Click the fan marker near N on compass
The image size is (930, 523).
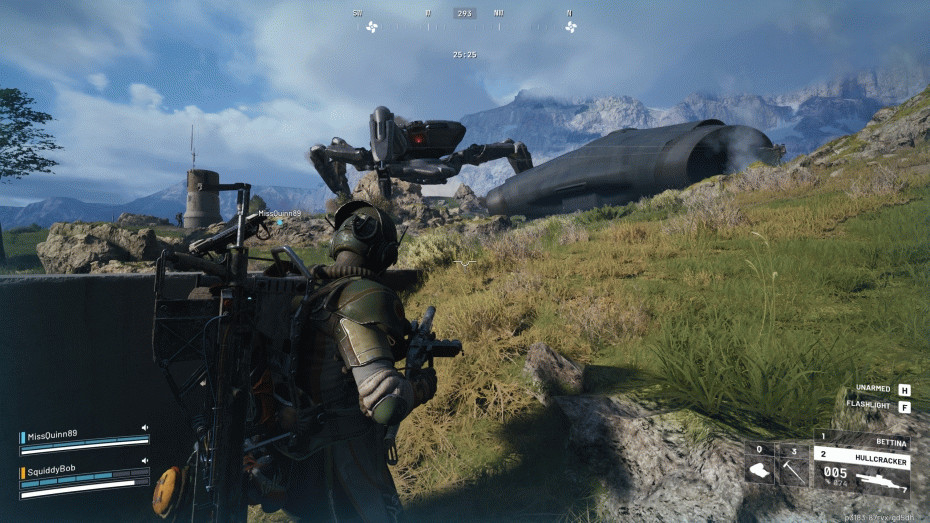[x=571, y=27]
